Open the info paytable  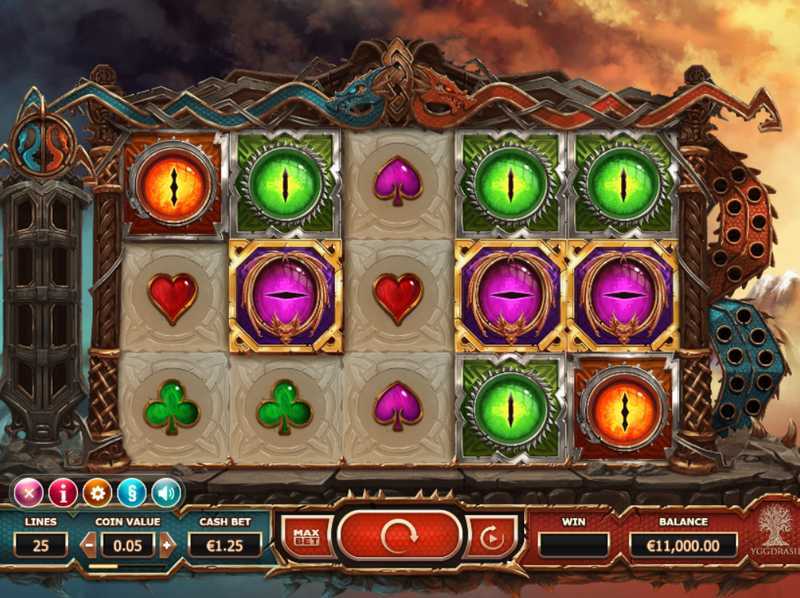(x=62, y=492)
